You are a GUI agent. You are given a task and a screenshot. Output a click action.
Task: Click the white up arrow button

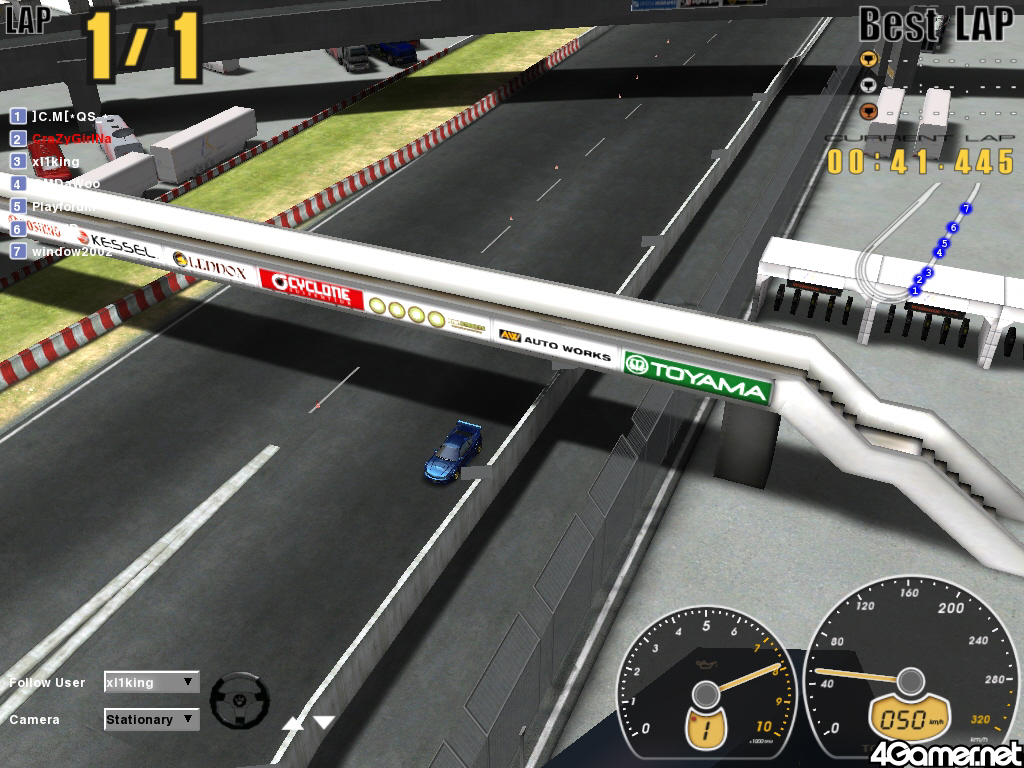pos(293,722)
